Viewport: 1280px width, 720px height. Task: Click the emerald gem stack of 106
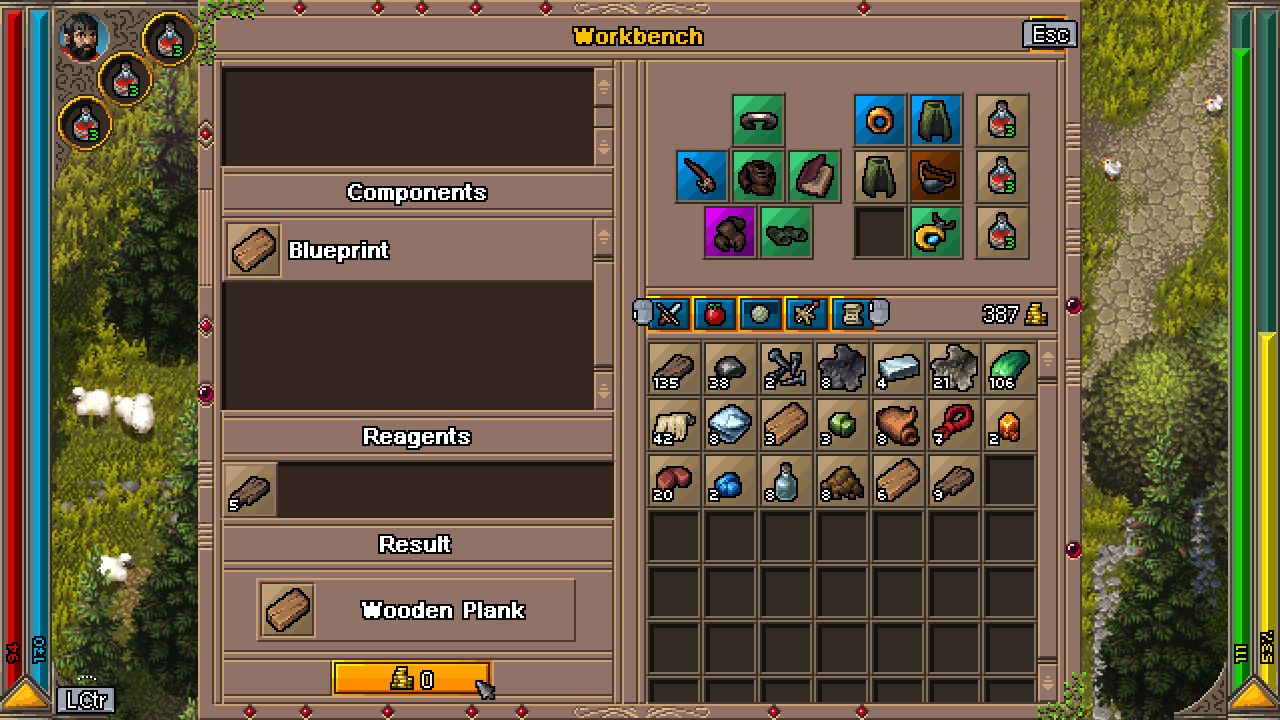1009,368
